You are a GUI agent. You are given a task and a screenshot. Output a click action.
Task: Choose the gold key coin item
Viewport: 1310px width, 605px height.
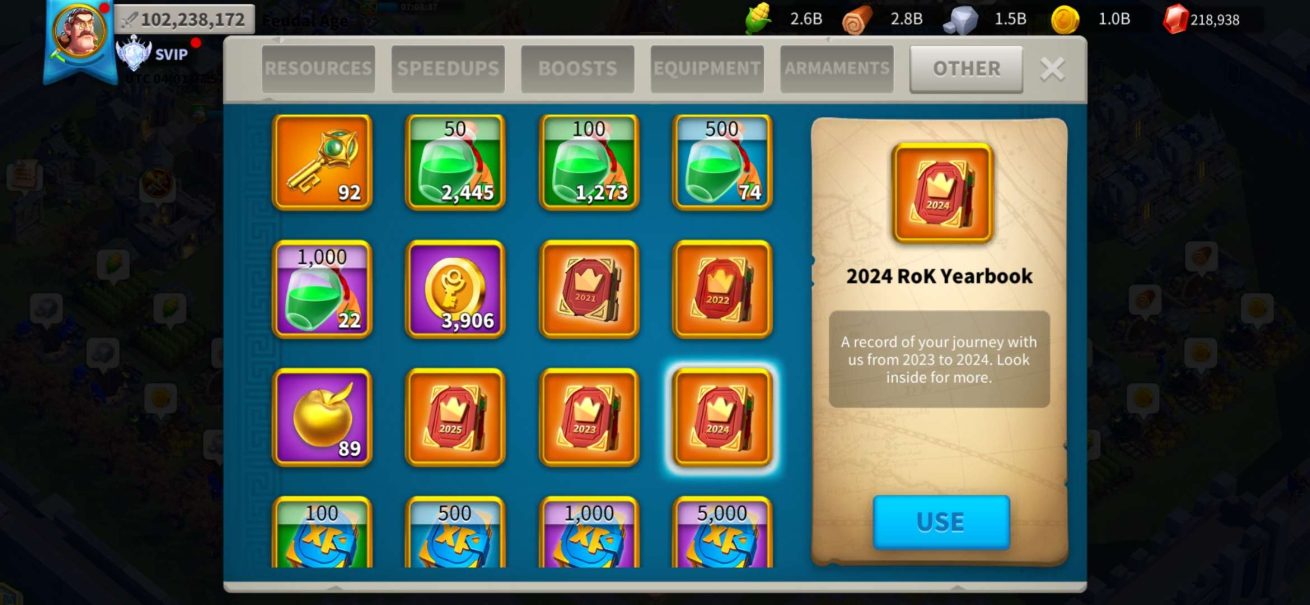(x=455, y=289)
